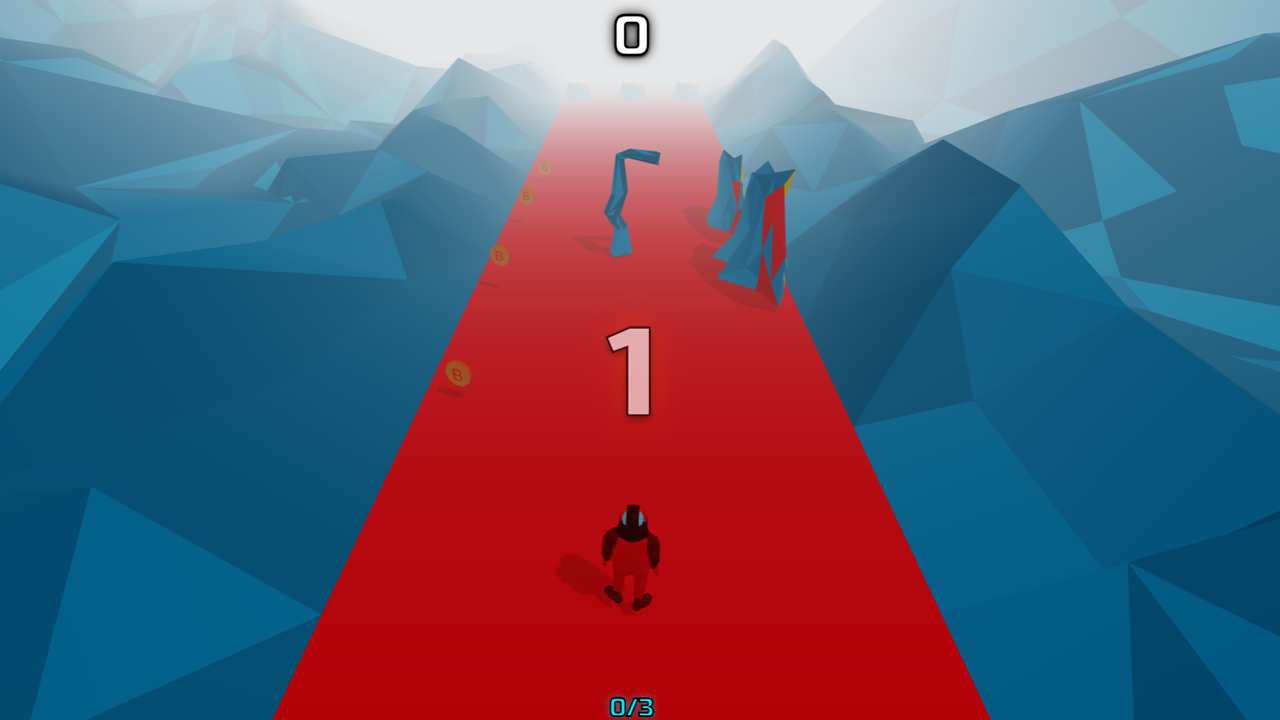Click the farthest Bitcoin coin near the fog
This screenshot has height=720, width=1280.
click(544, 169)
